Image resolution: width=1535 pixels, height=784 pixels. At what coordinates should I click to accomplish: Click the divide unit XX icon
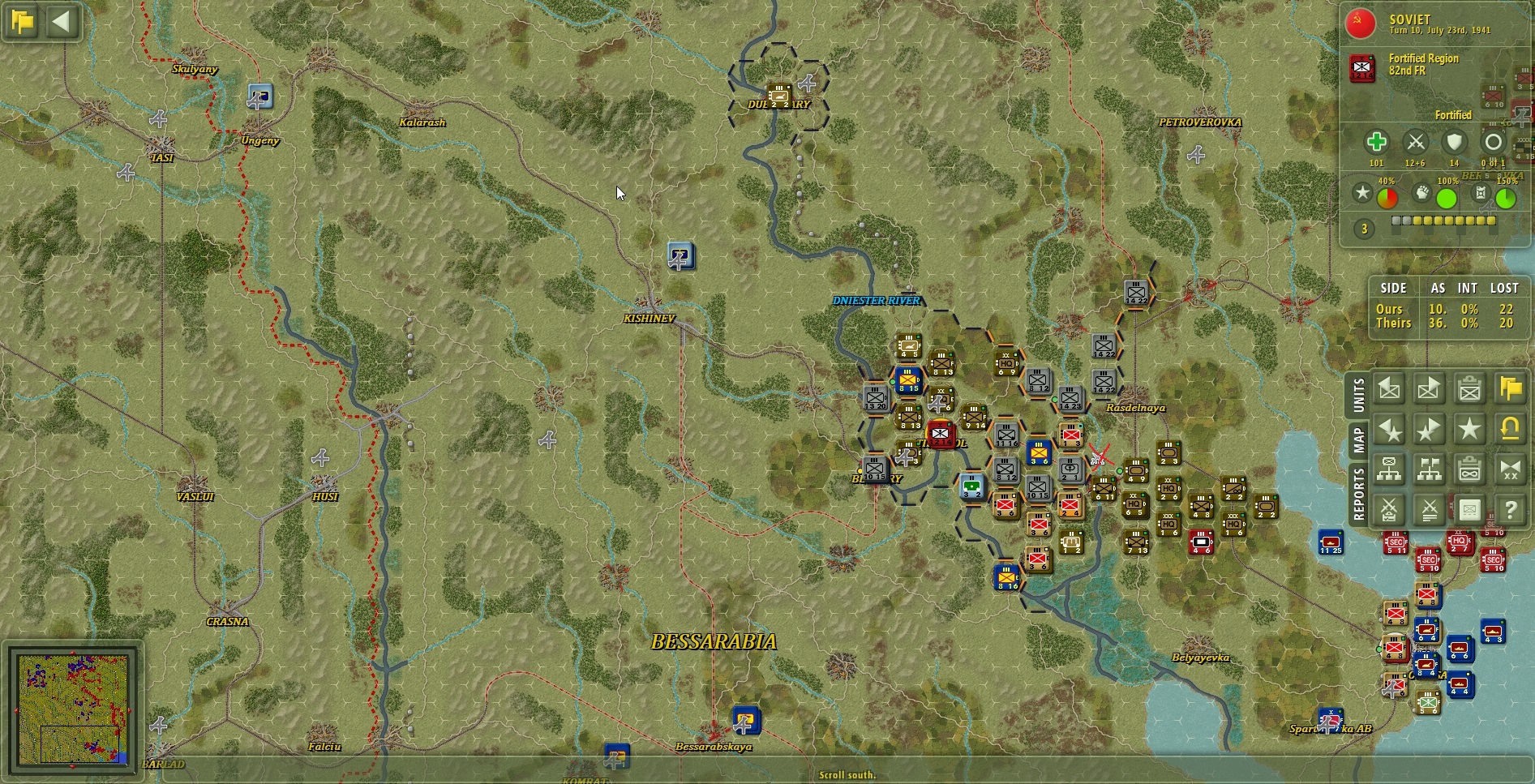[1511, 469]
